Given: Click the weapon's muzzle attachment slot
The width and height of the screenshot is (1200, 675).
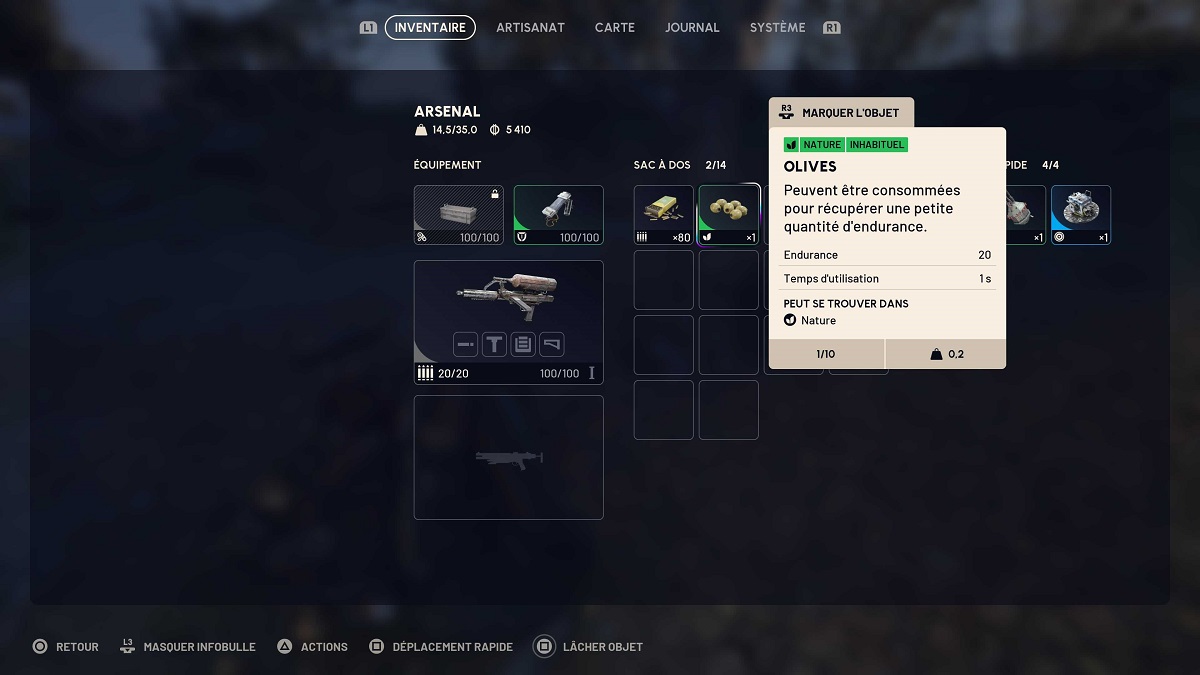Looking at the screenshot, I should [x=465, y=345].
